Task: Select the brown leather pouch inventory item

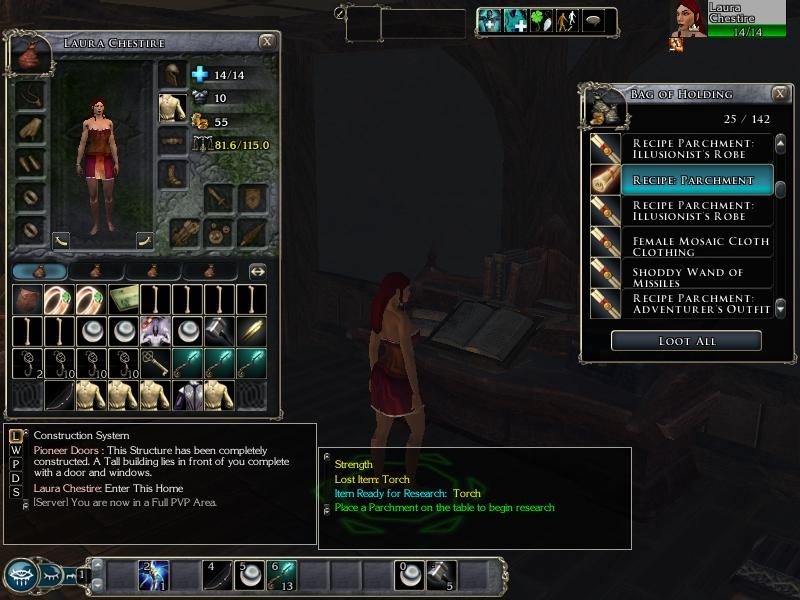Action: pos(27,299)
